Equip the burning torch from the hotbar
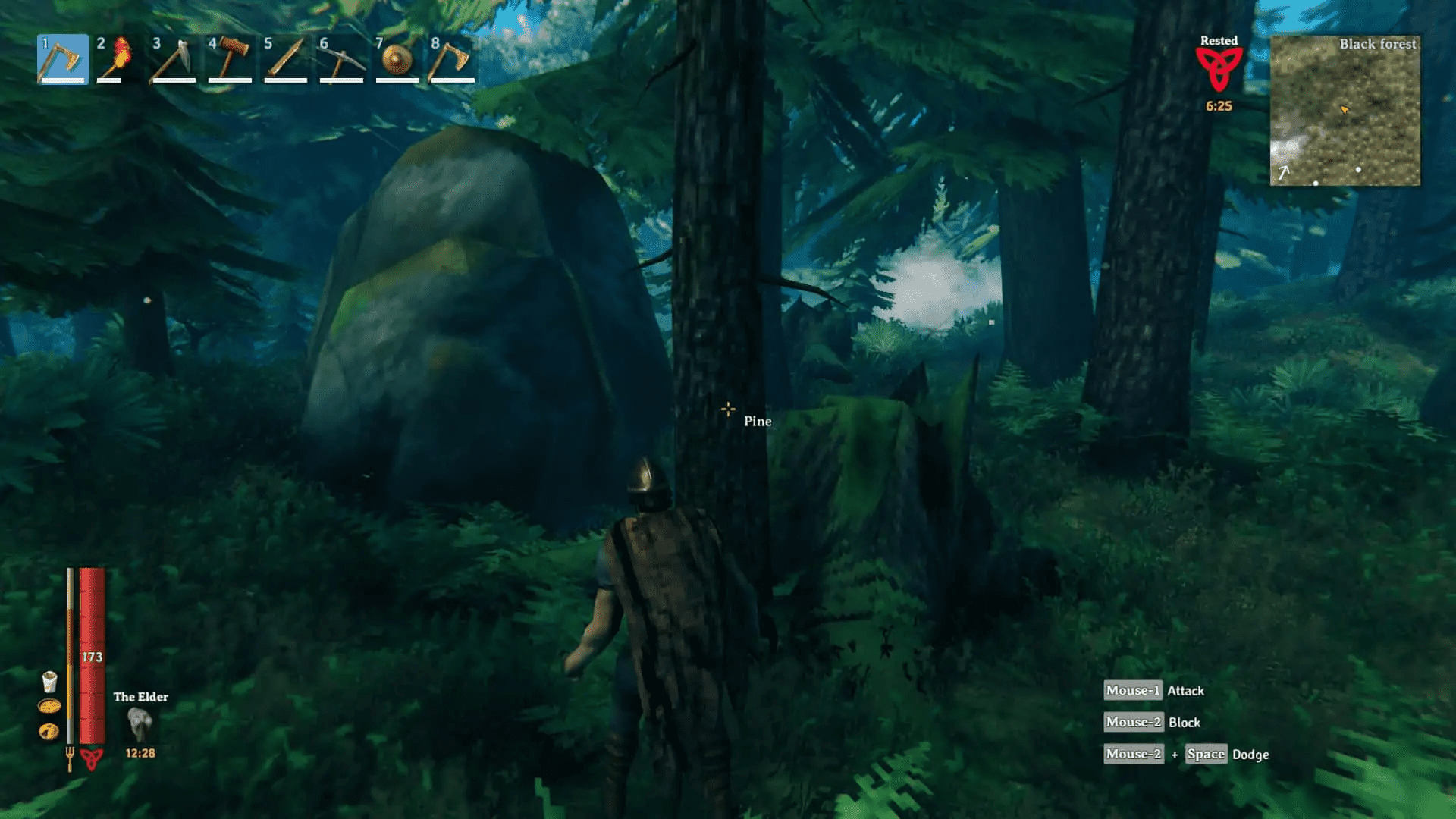The width and height of the screenshot is (1456, 819). (118, 59)
